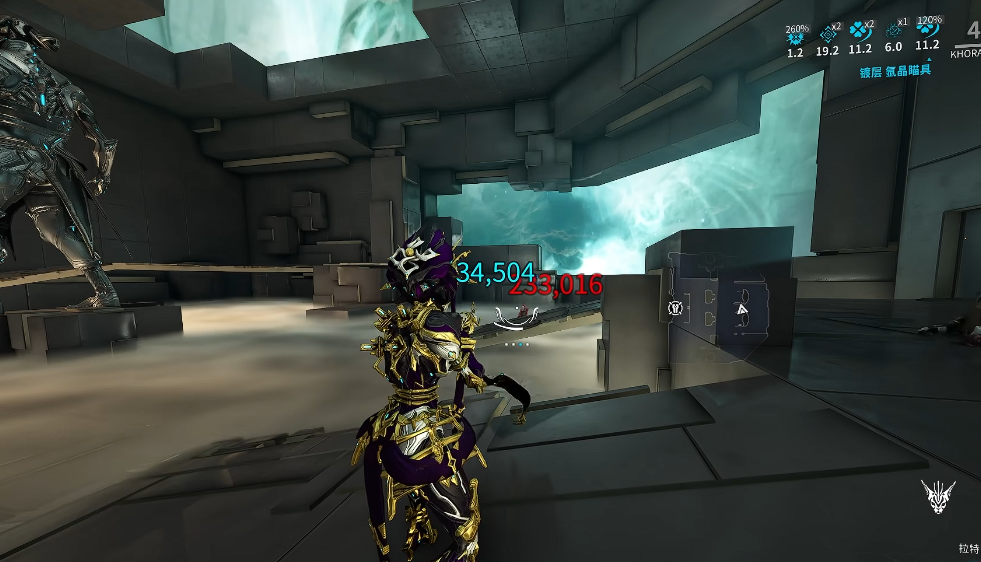Viewport: 981px width, 562px height.
Task: Click the clover buff icon marked x2
Action: click(x=860, y=33)
